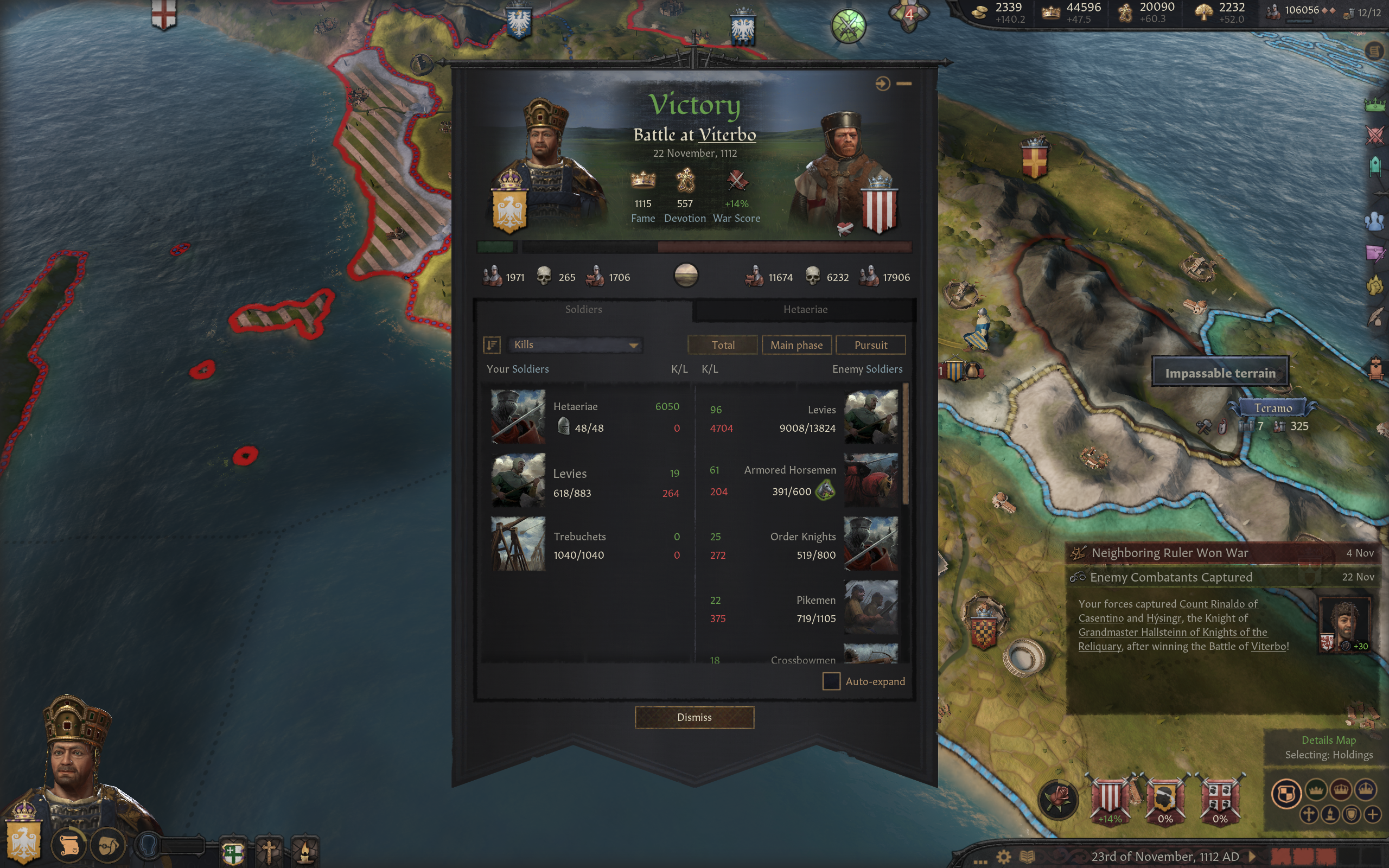
Task: Open the Enemy Combatants Captured notification
Action: 1171,577
